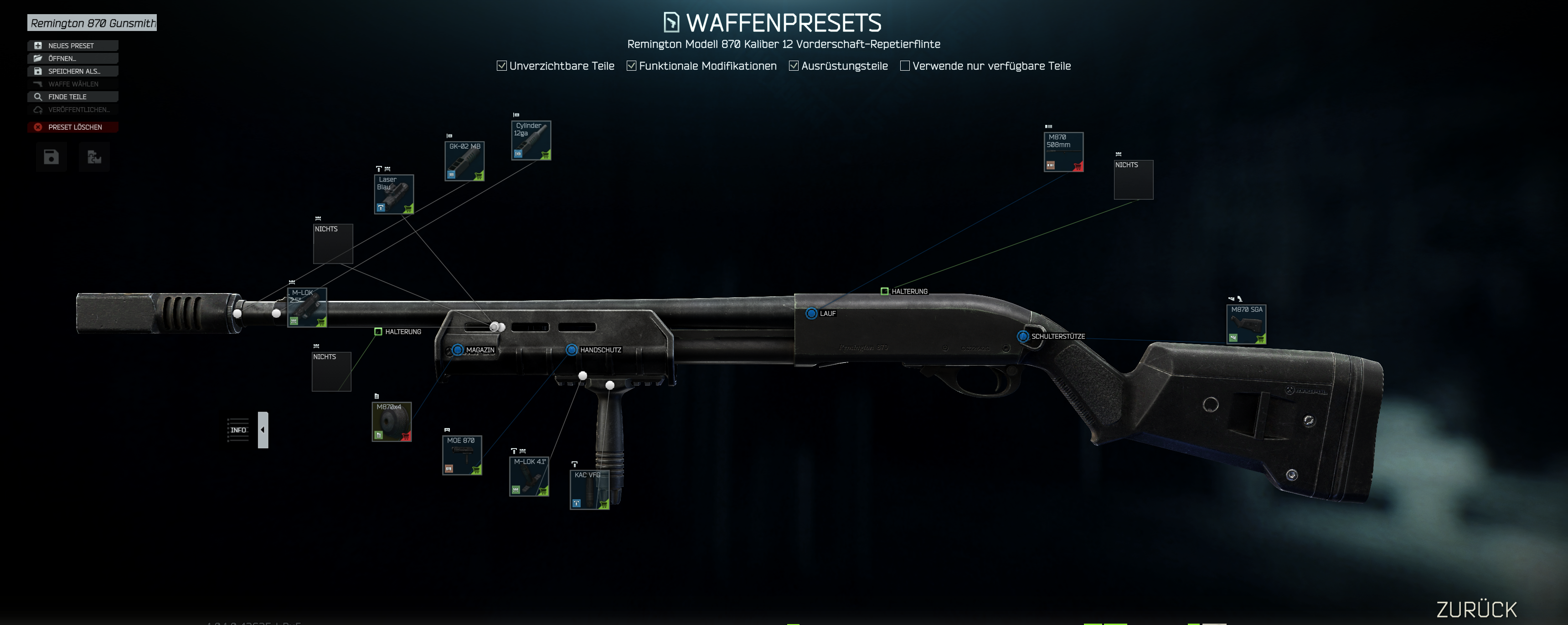Expand the Info side panel
This screenshot has width=1568, height=625.
tap(263, 429)
